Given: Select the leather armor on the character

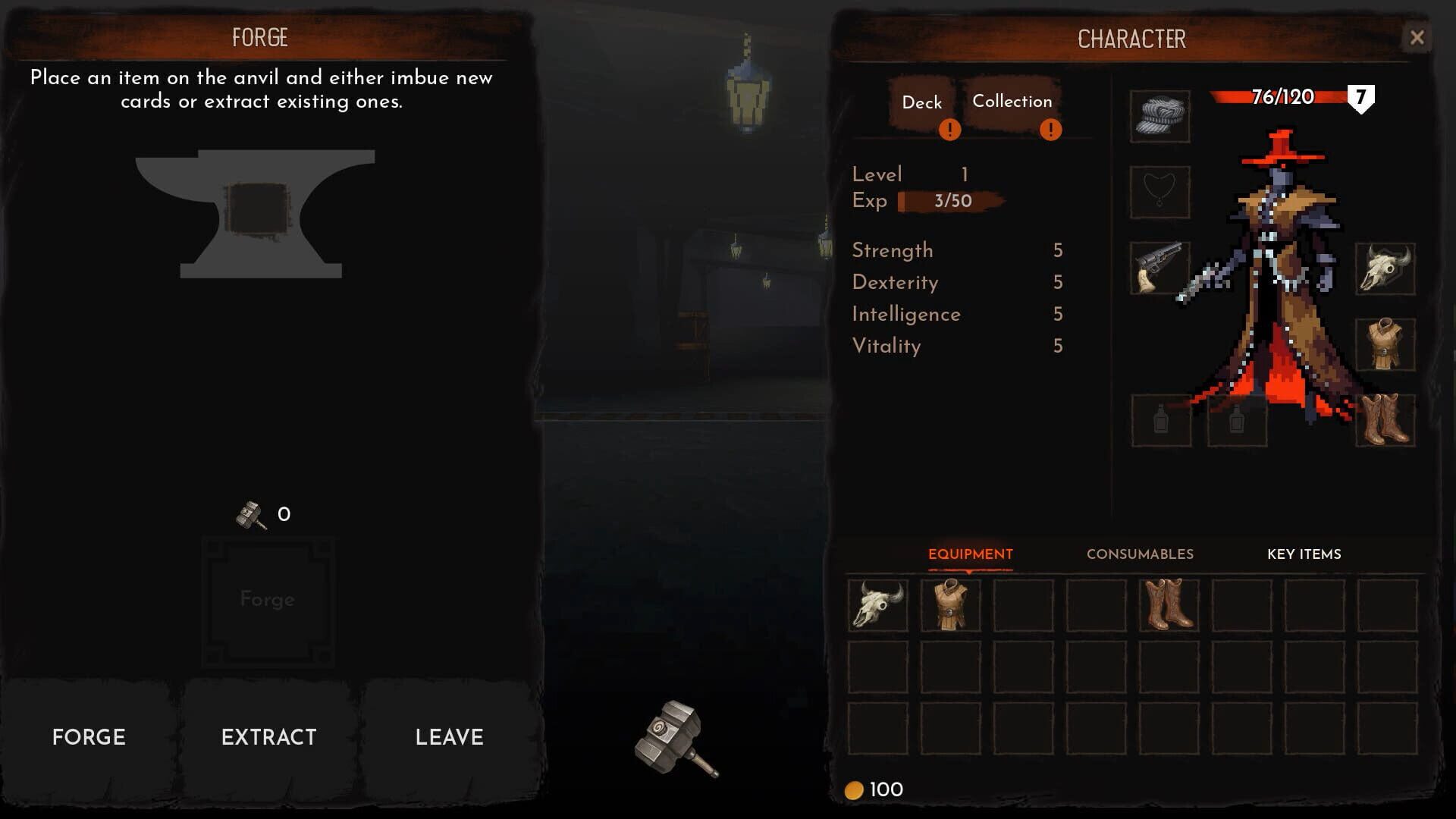Looking at the screenshot, I should [1387, 343].
